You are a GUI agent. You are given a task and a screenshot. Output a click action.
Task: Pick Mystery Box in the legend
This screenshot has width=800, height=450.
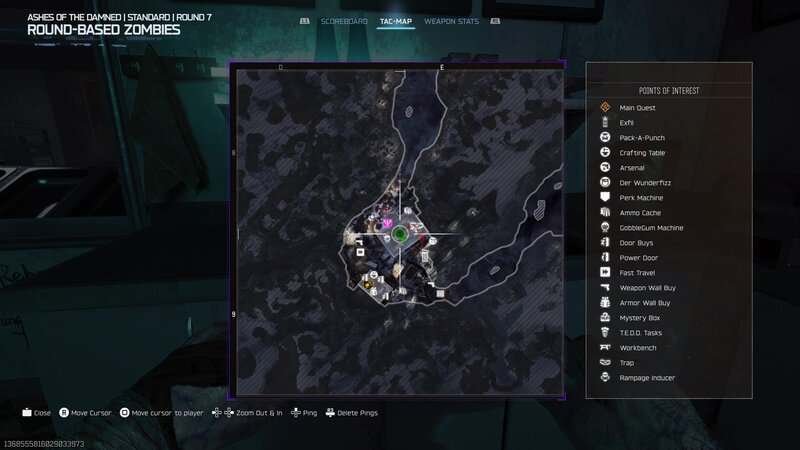(x=638, y=318)
